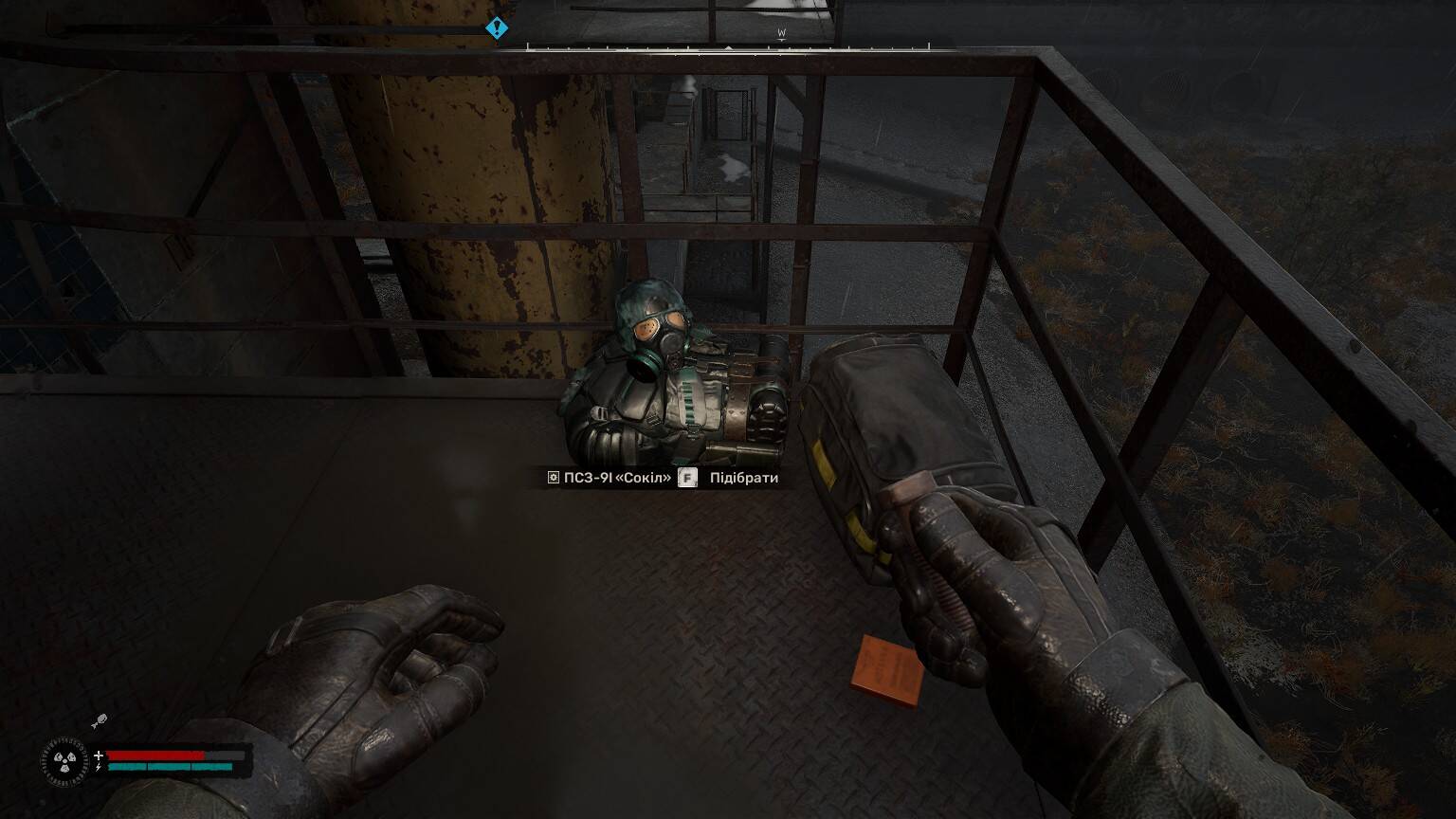1456x819 pixels.
Task: Select the blue quest marker on compass
Action: pos(497,28)
